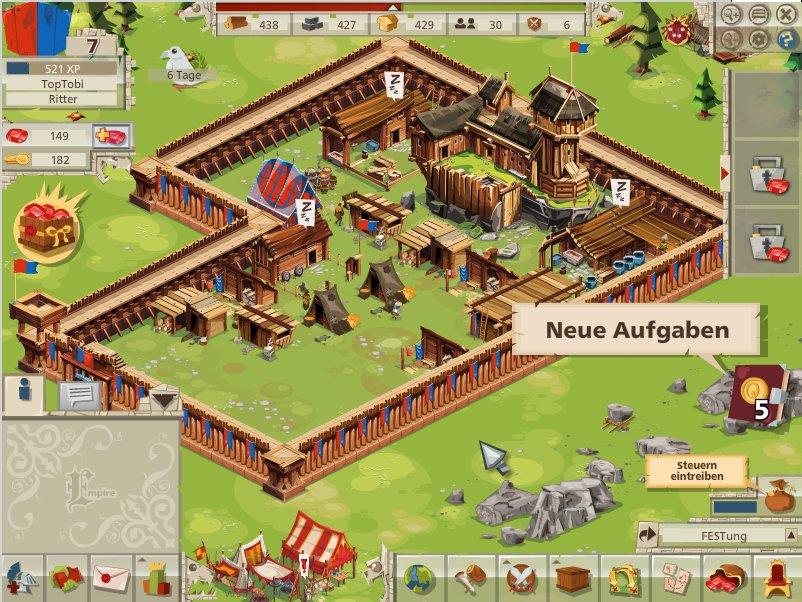Viewport: 802px width, 602px height.
Task: Expand the side panel with the red arrow
Action: coord(725,174)
